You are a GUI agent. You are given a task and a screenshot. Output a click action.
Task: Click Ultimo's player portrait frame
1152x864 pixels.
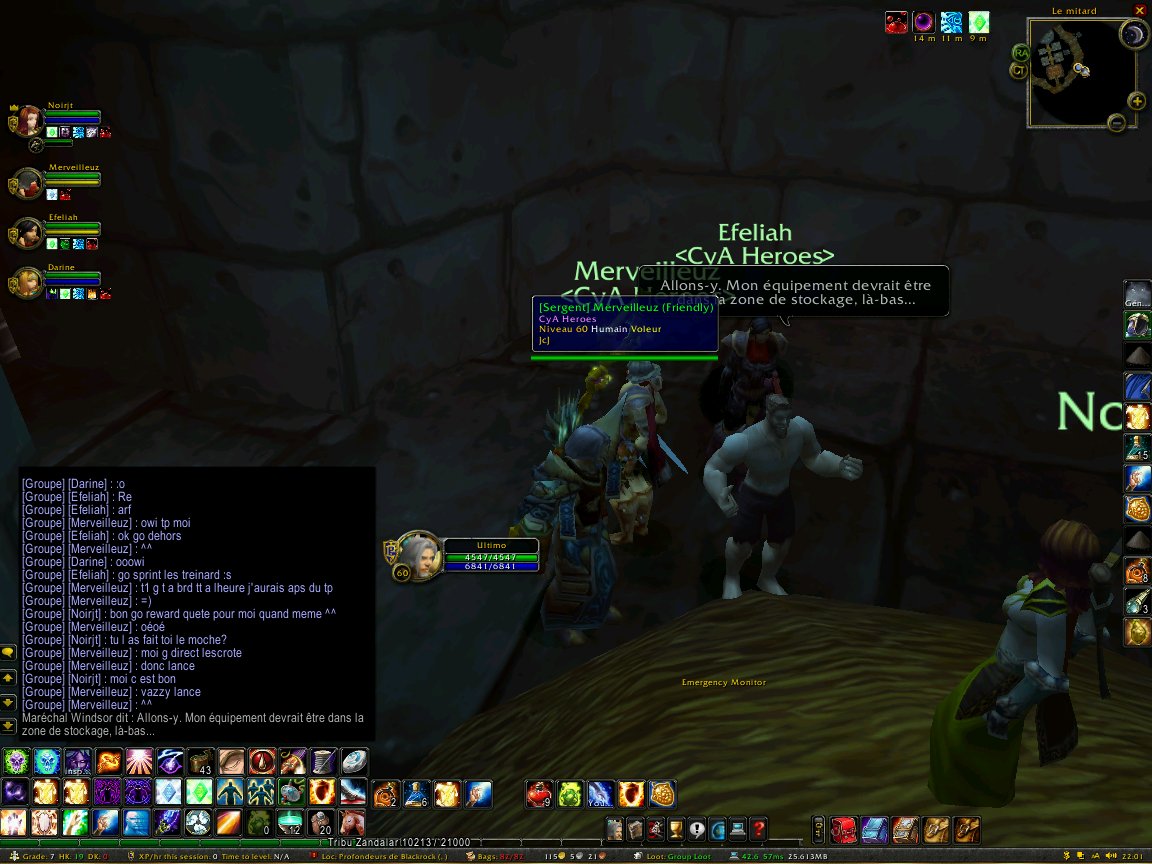click(418, 554)
